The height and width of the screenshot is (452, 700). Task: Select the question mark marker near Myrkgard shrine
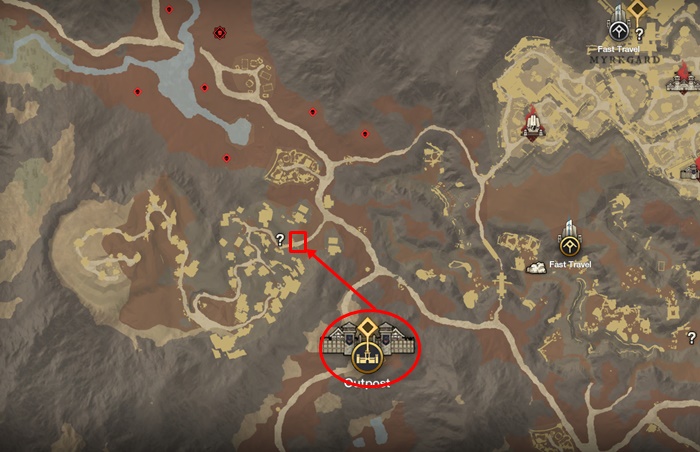(639, 34)
